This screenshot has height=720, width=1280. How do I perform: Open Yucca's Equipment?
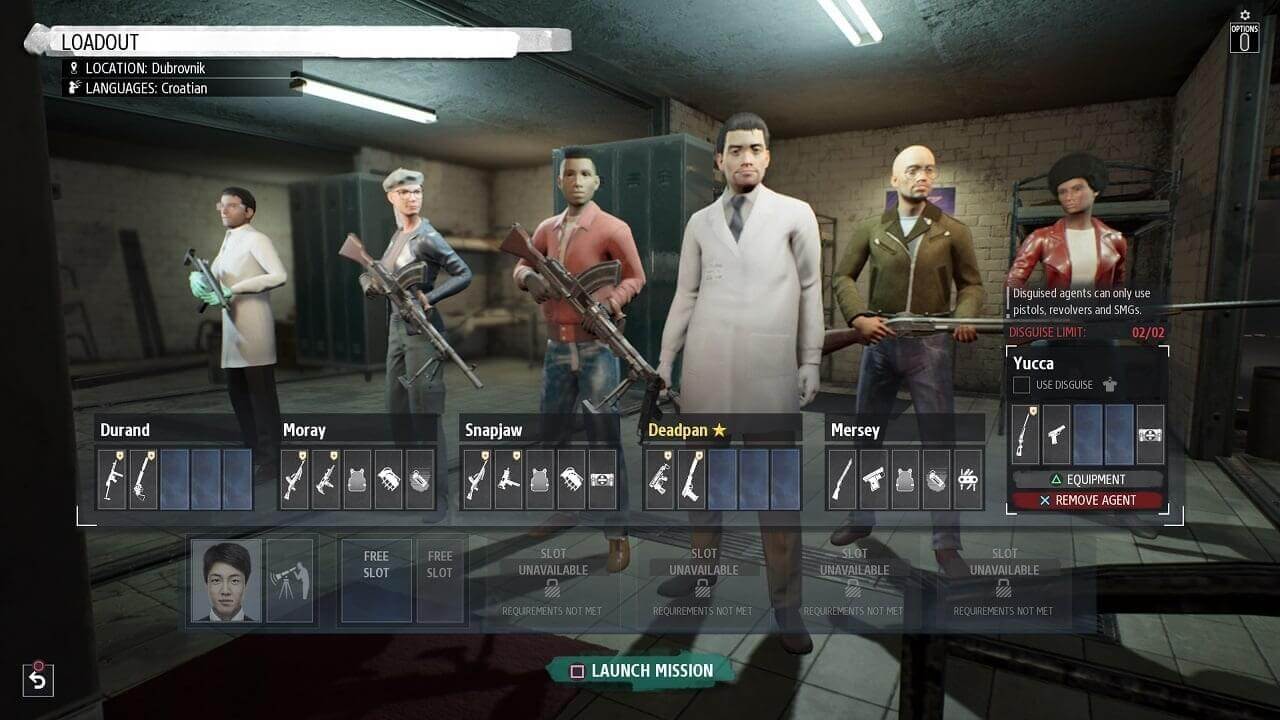click(x=1087, y=479)
